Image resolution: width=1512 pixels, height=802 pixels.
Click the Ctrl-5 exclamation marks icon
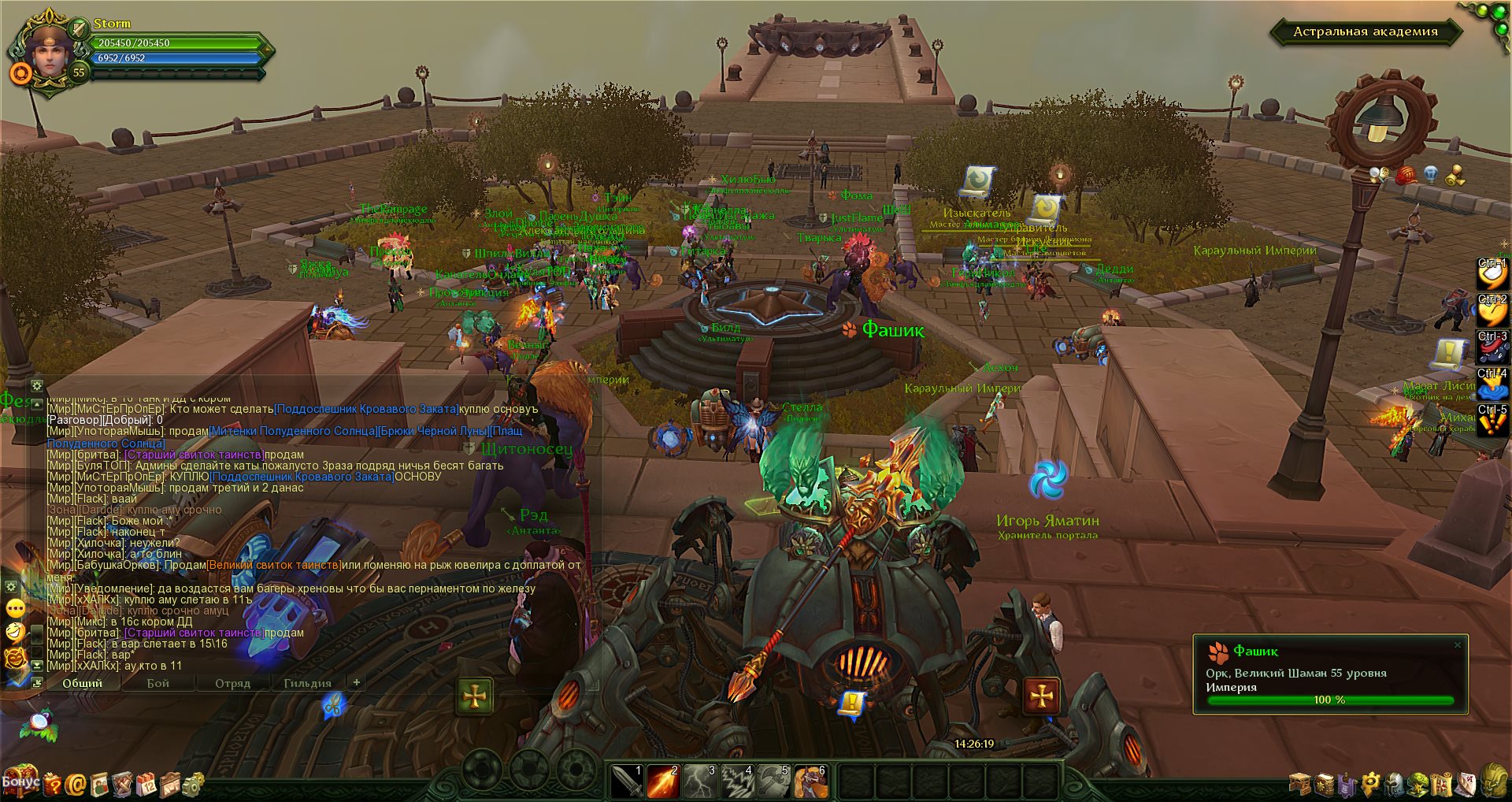point(1492,421)
